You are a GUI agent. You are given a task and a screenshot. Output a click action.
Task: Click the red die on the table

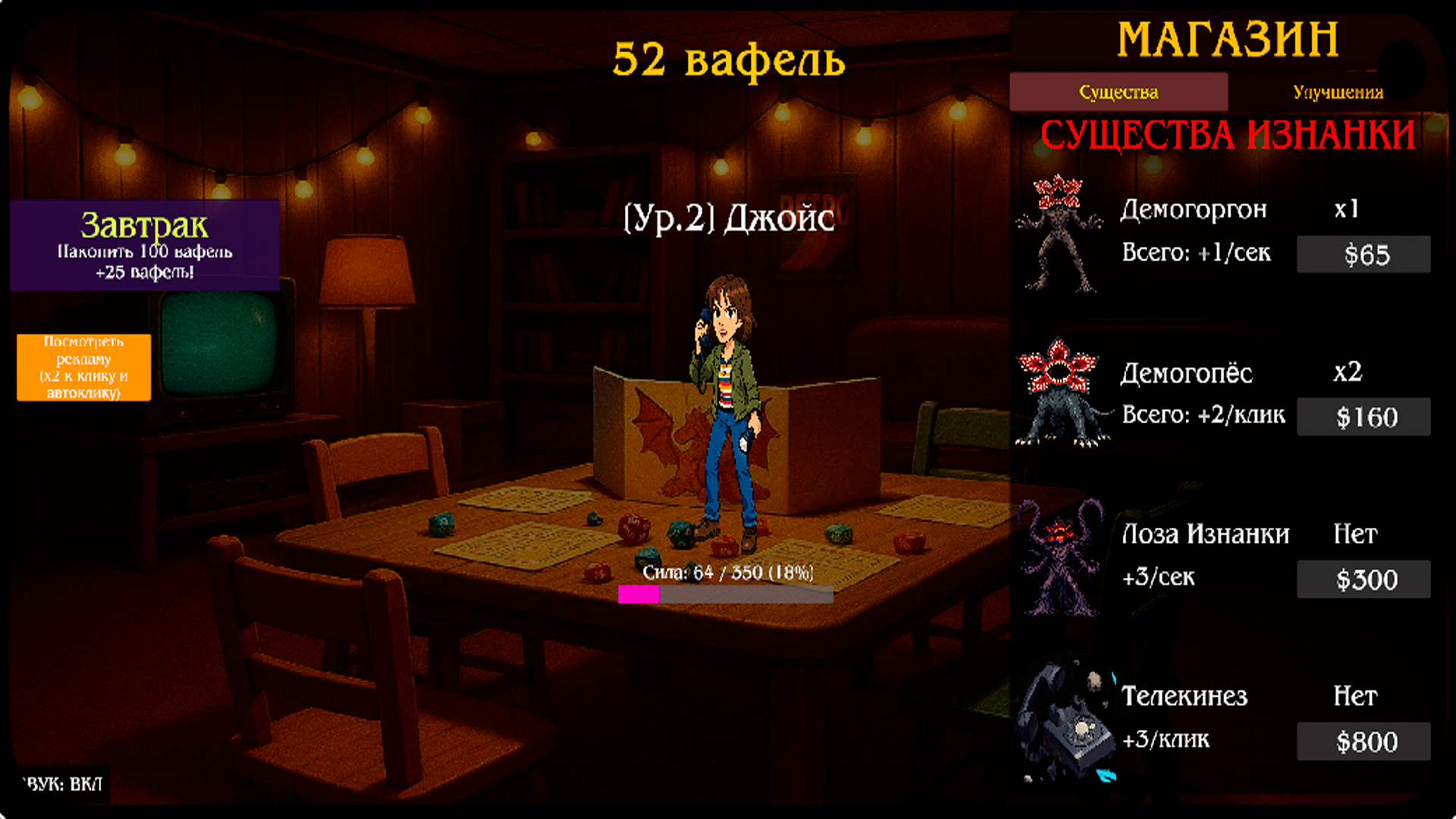pyautogui.click(x=635, y=529)
